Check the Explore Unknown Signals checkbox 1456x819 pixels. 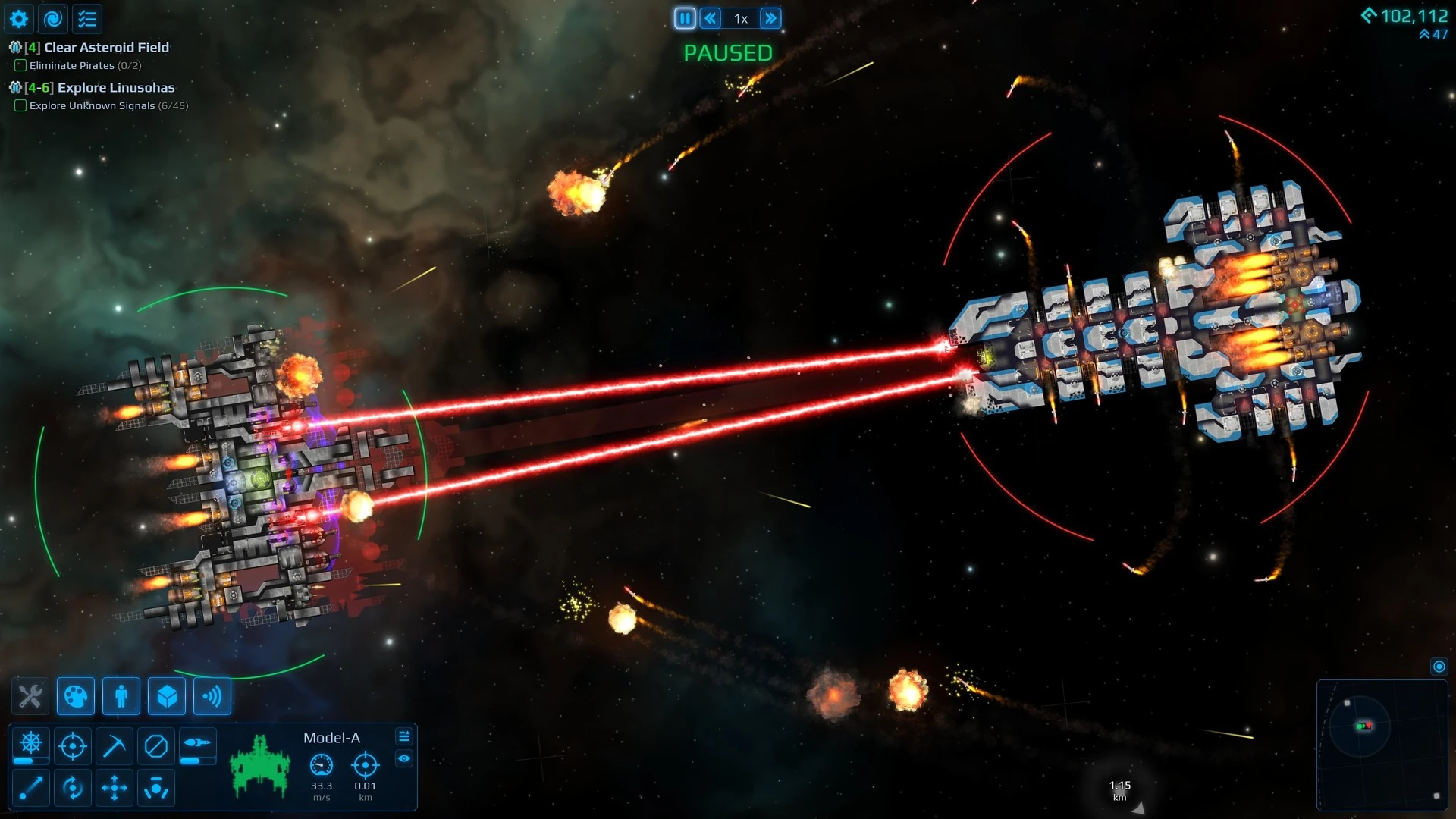pyautogui.click(x=20, y=106)
